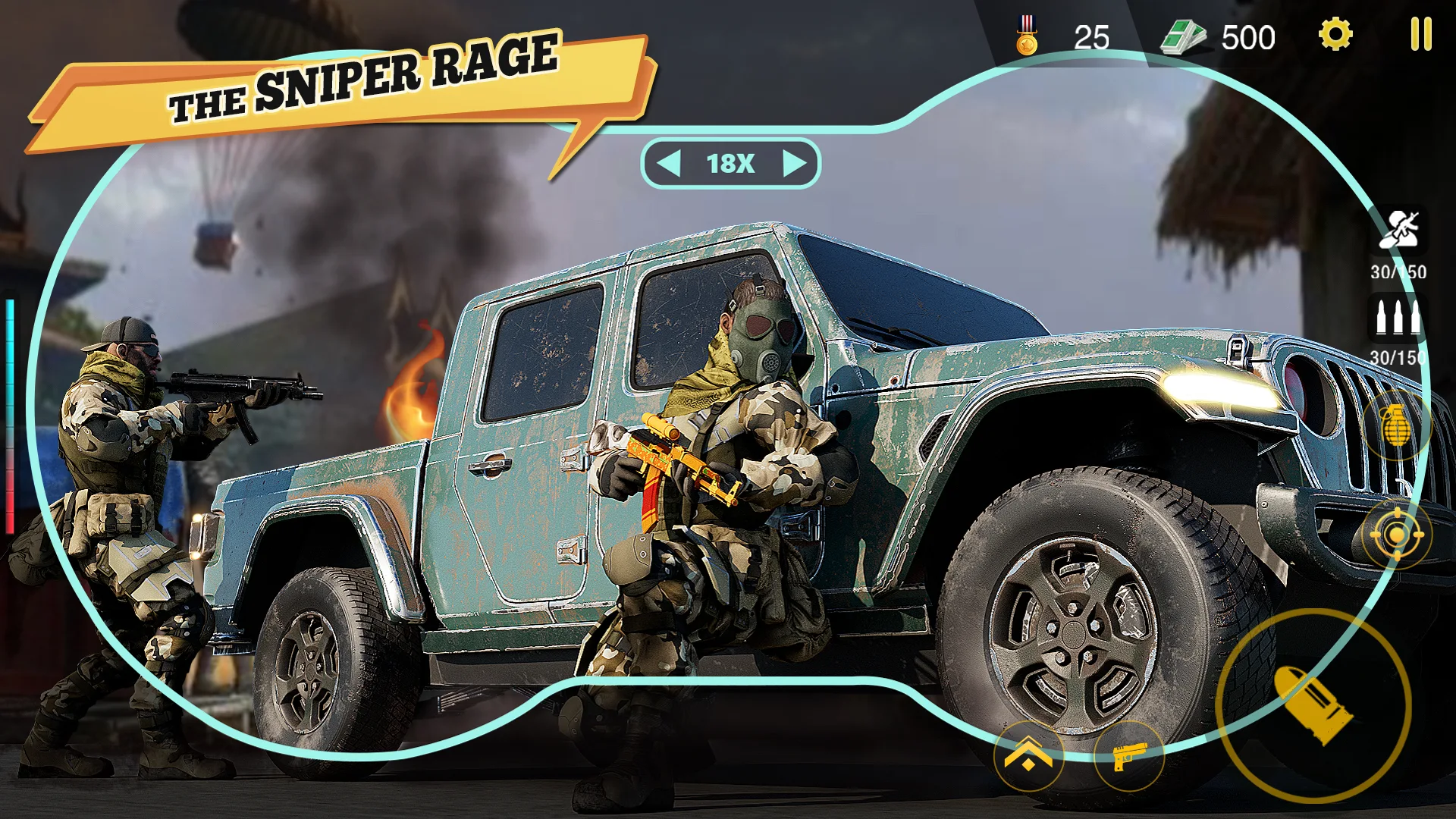Select the three bullets ammo icon
The image size is (1456, 819).
tap(1398, 317)
